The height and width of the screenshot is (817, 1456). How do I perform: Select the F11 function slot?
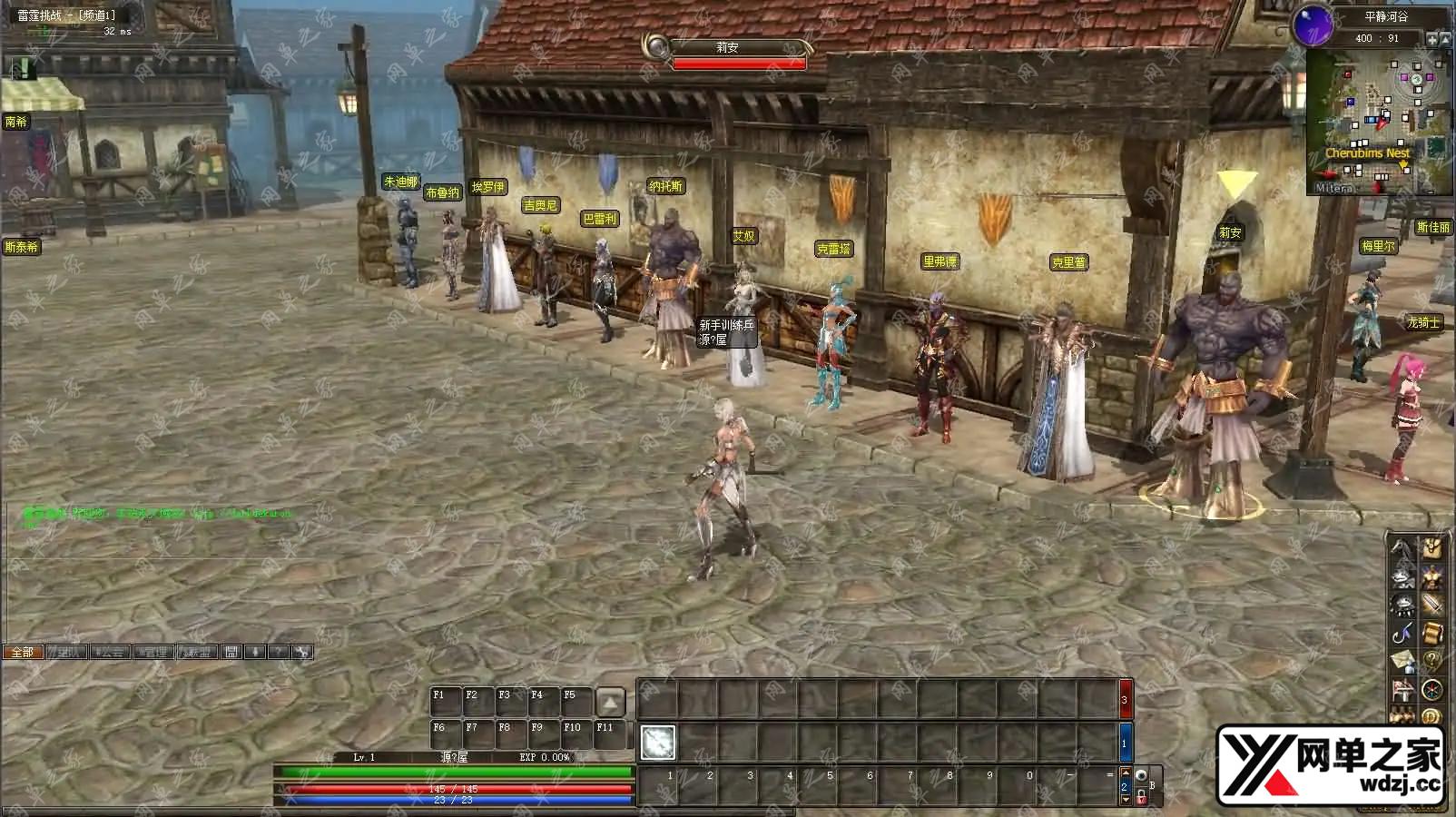pos(609,734)
